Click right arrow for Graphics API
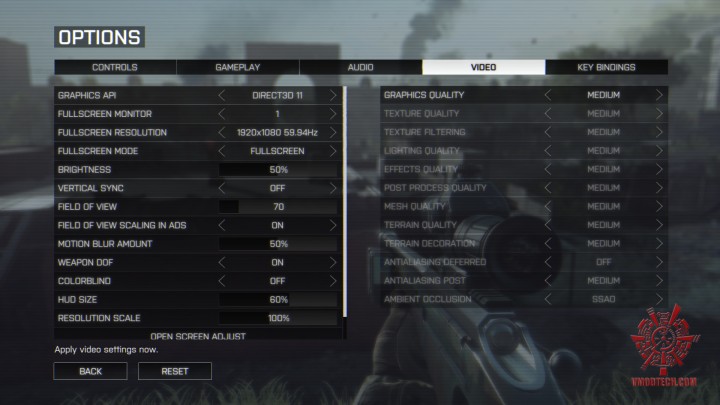720x405 pixels. [x=333, y=95]
